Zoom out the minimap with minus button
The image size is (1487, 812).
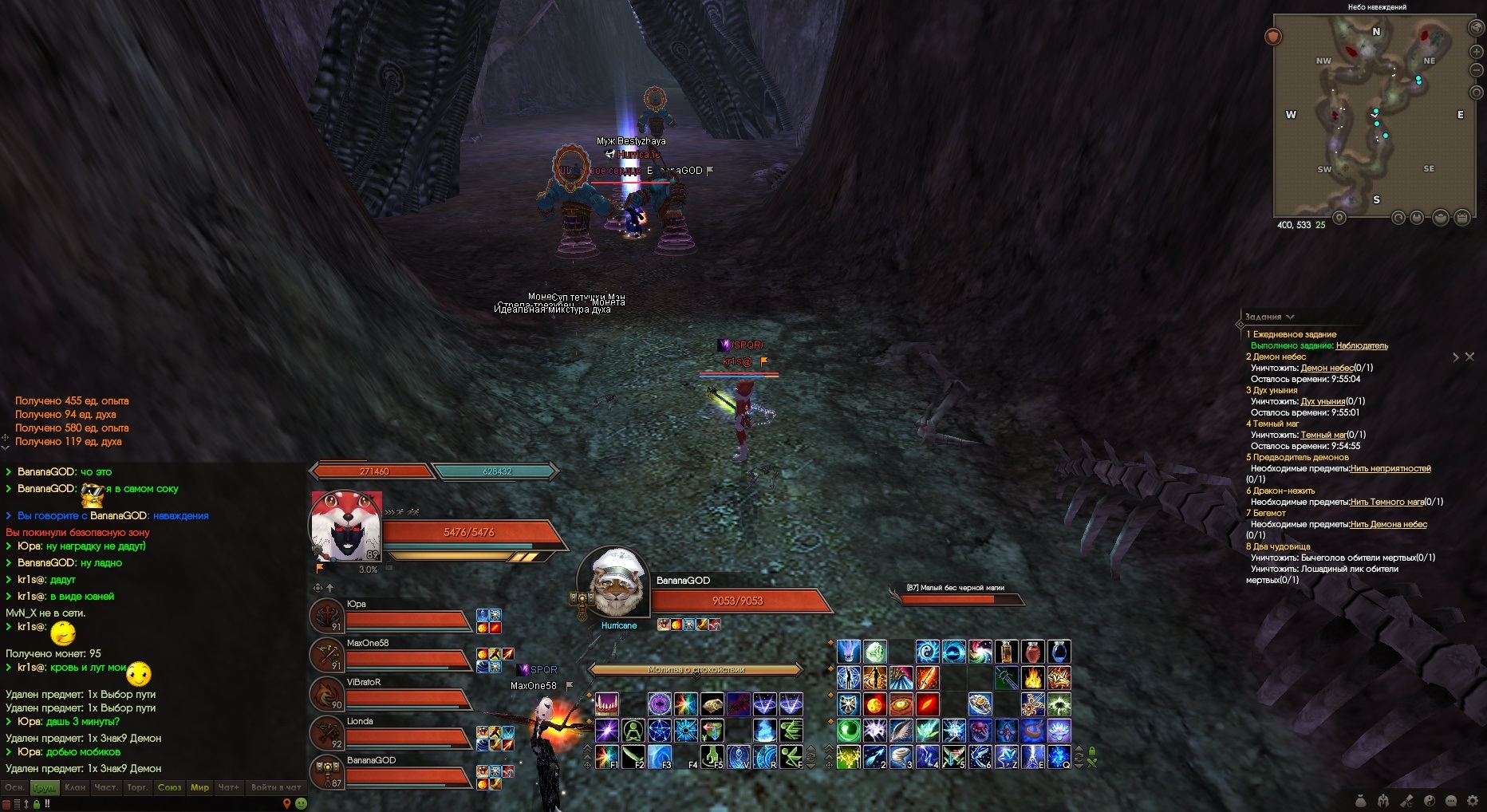[1476, 70]
